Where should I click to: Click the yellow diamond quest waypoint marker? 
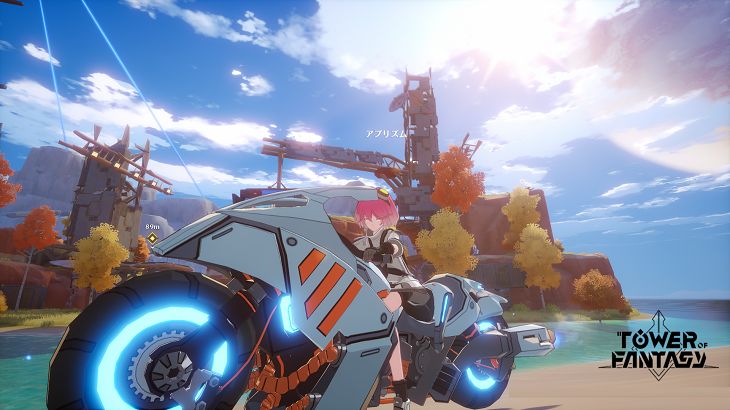152,238
